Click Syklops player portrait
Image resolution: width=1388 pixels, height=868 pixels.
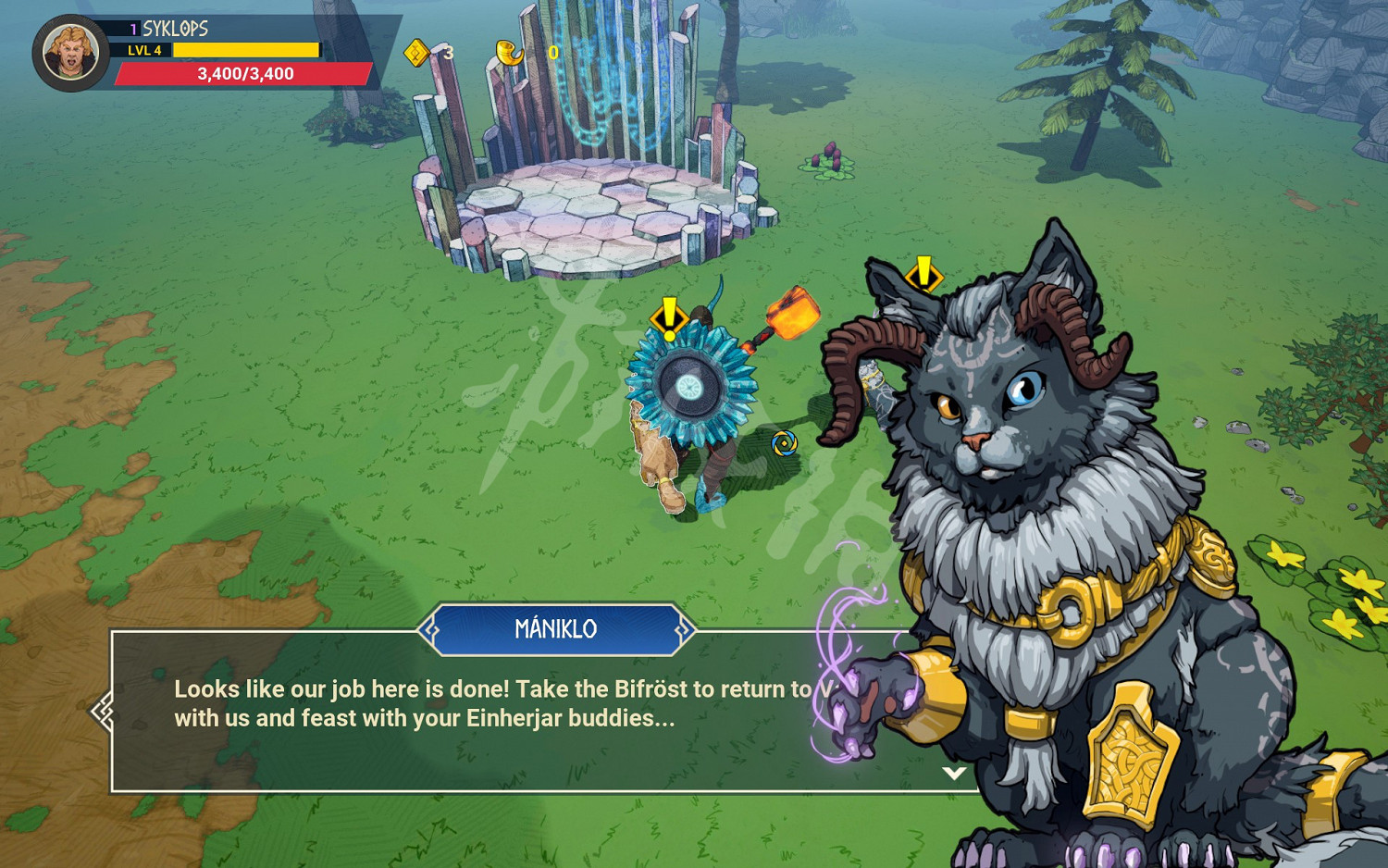click(70, 53)
